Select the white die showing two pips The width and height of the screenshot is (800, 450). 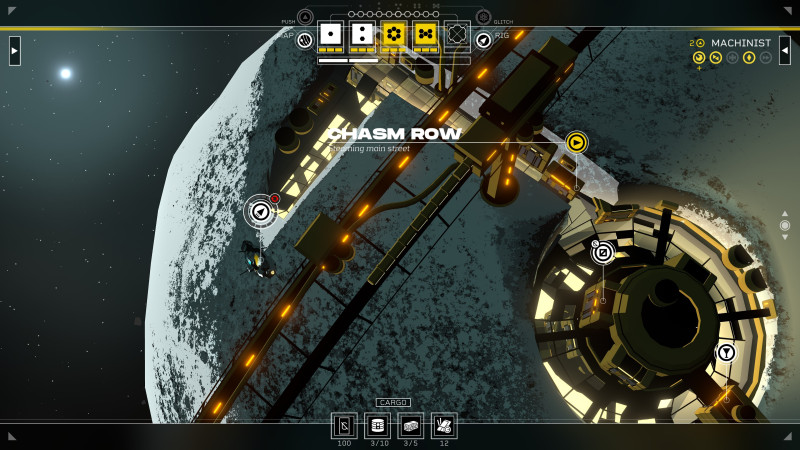362,34
